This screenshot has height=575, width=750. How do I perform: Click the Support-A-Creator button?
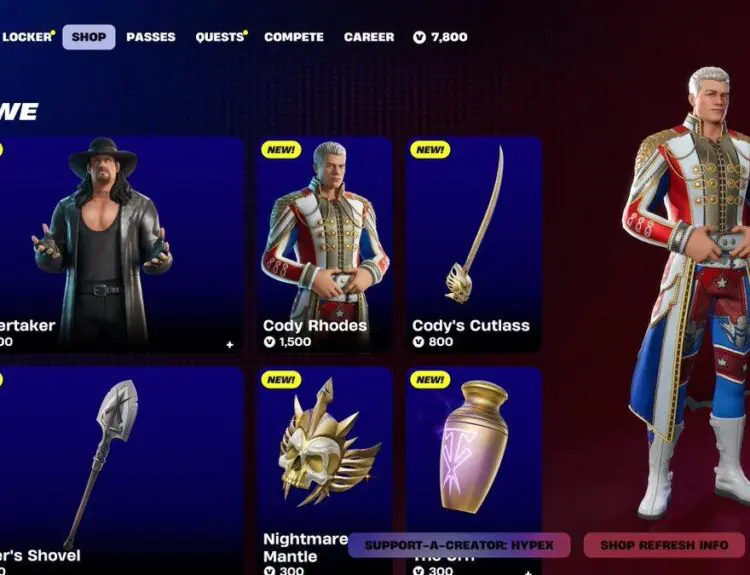[x=459, y=545]
